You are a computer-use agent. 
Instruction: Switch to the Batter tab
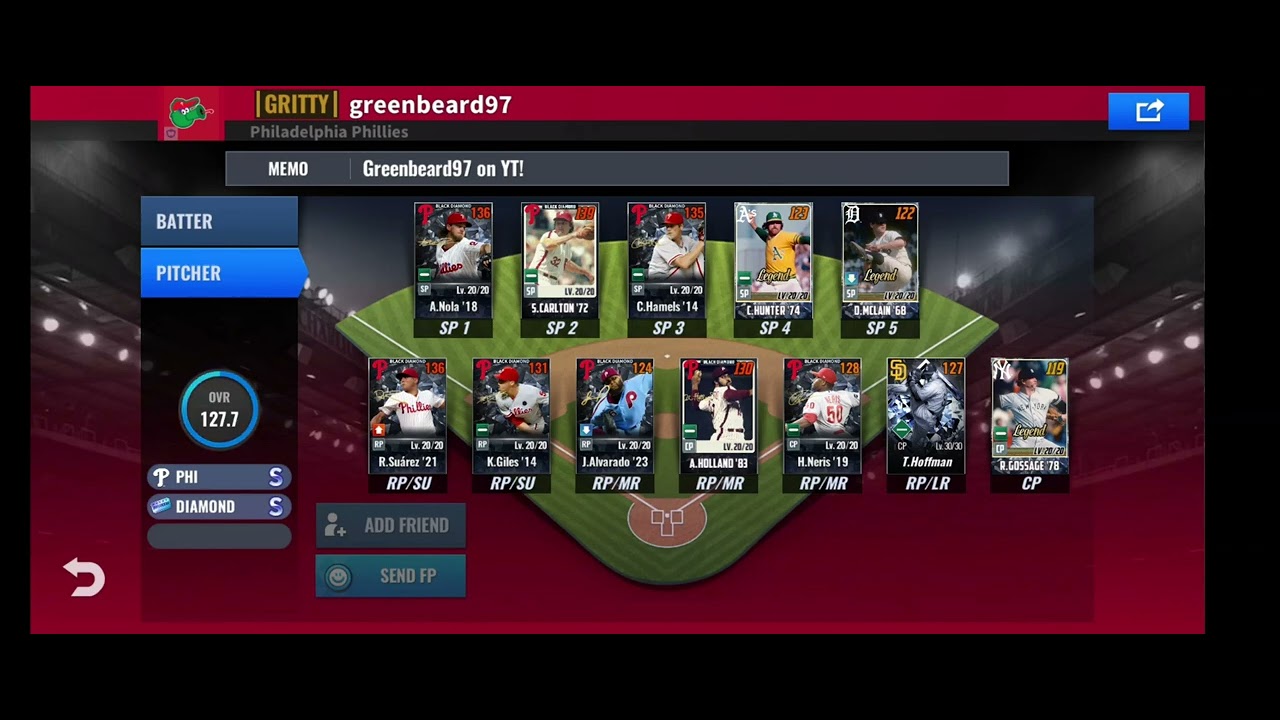coord(219,221)
